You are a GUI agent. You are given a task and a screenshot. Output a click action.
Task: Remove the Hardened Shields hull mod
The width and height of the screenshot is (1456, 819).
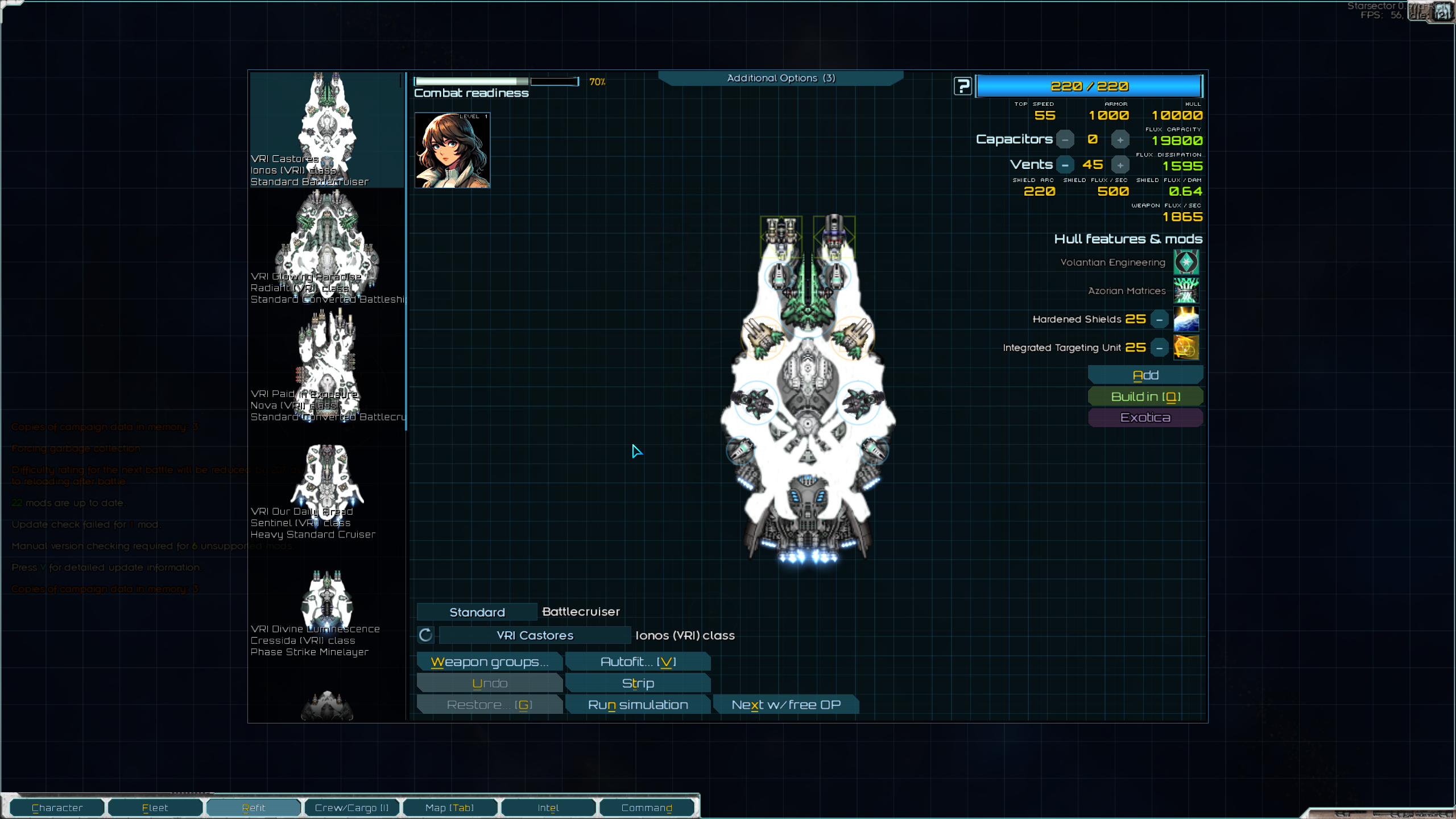pyautogui.click(x=1159, y=320)
